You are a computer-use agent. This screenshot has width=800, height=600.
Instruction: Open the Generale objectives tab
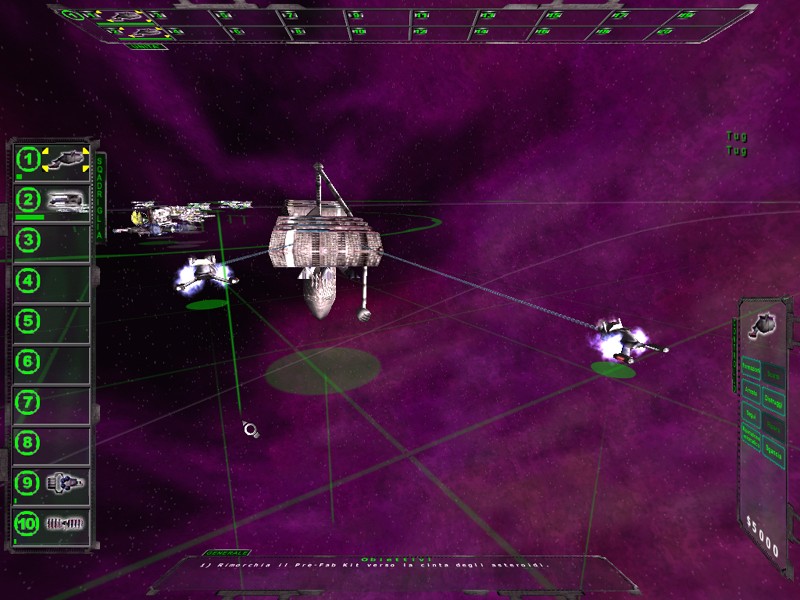[x=226, y=553]
